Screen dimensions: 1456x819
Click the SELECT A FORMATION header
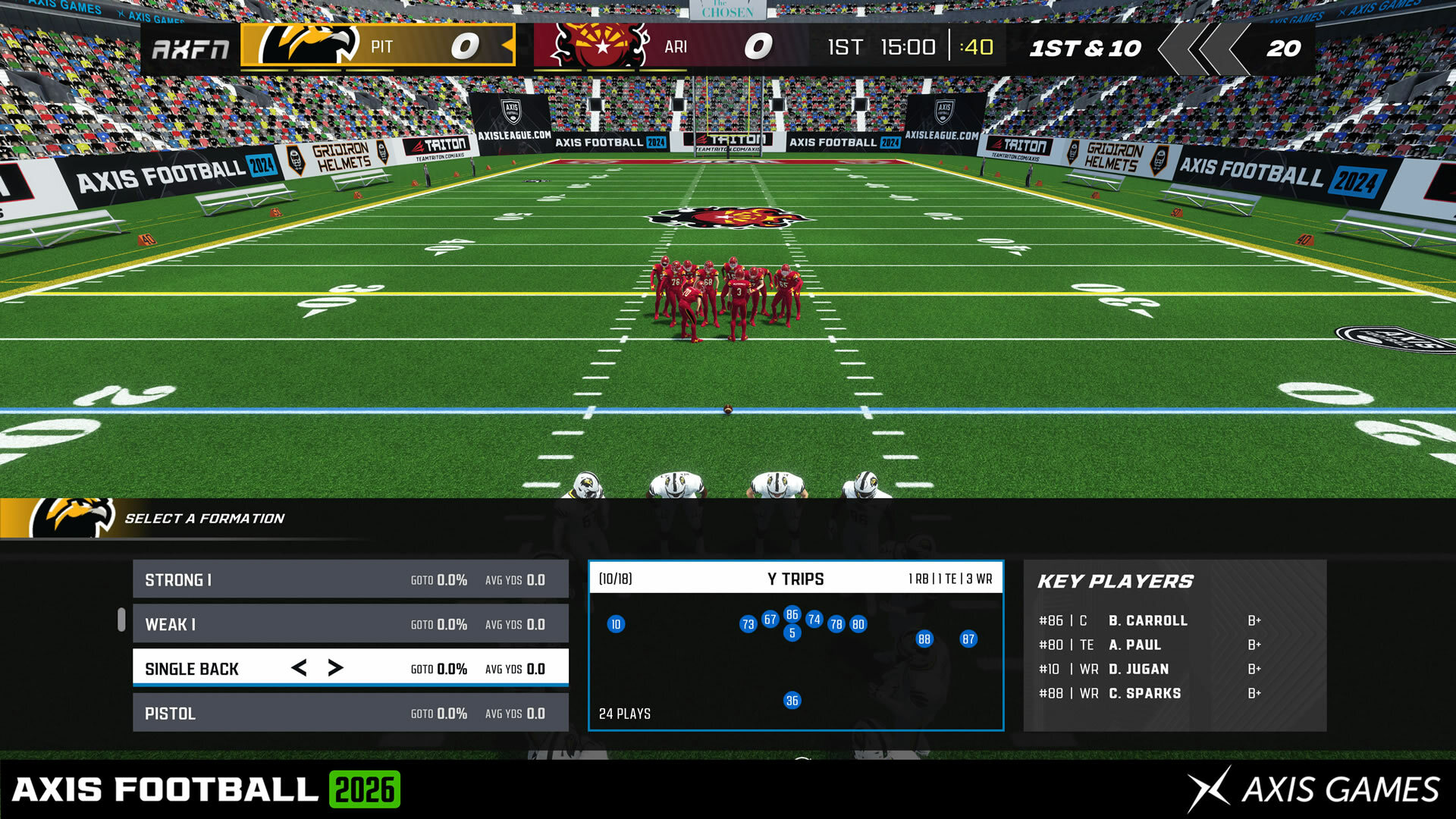[x=205, y=518]
